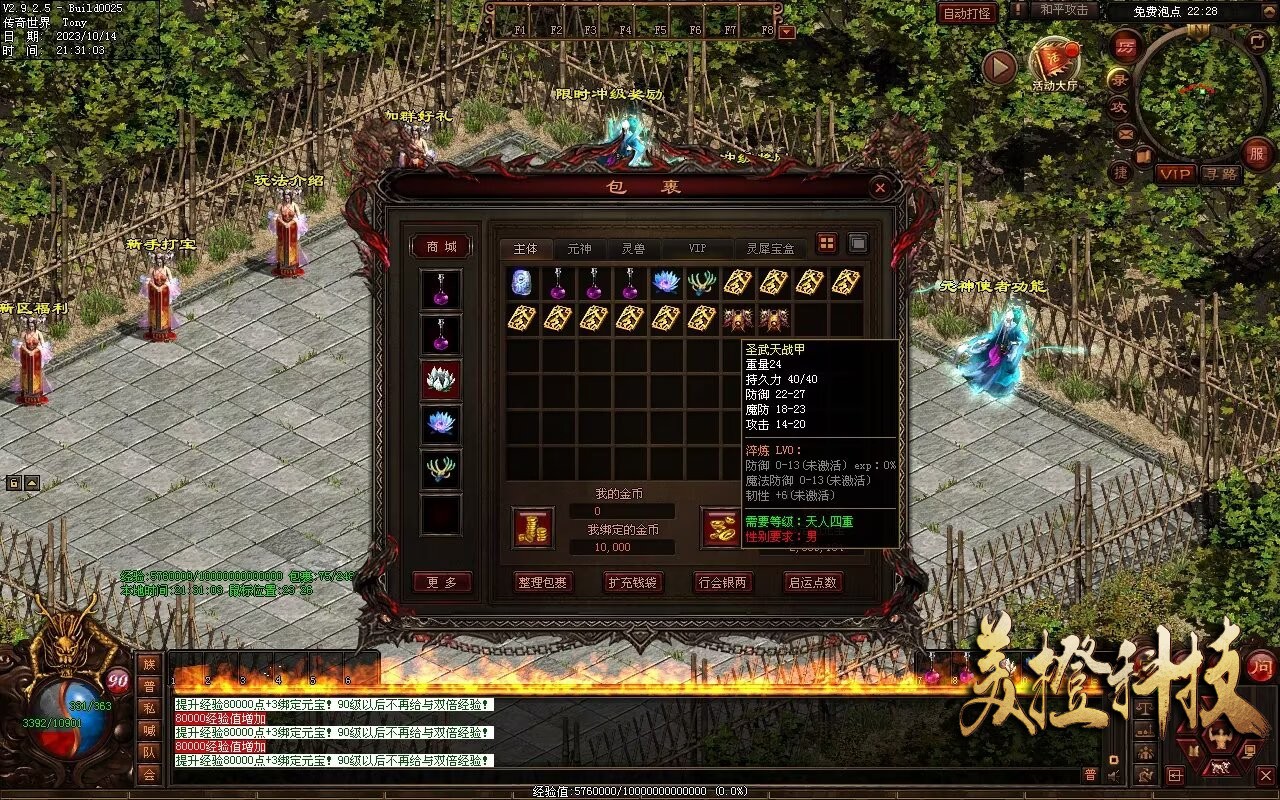This screenshot has width=1280, height=800.
Task: Click the 更多 button
Action: click(x=441, y=582)
